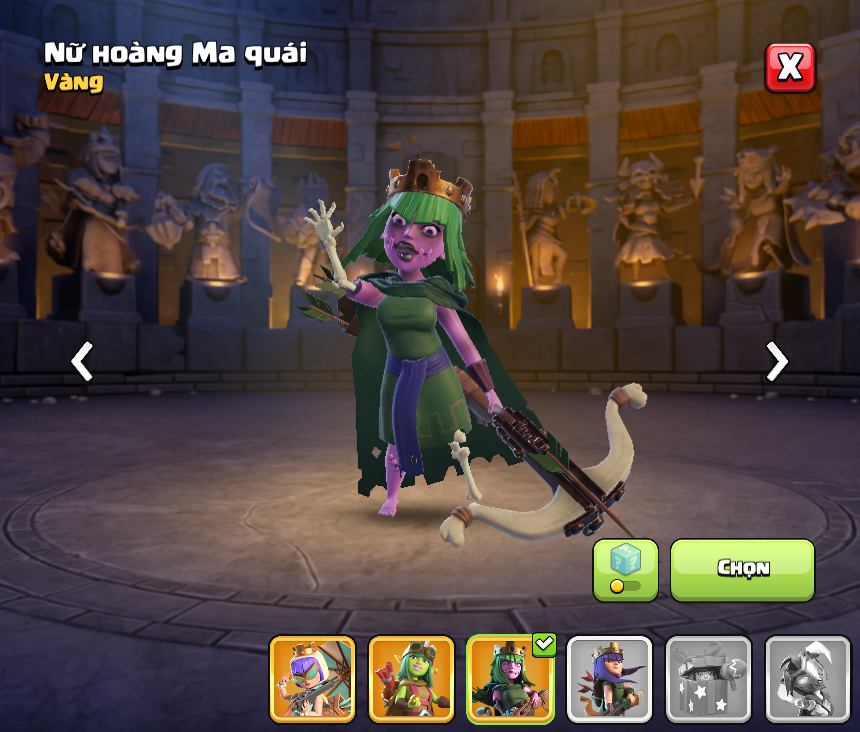860x732 pixels.
Task: Show the next hero with the right arrow
Action: click(776, 361)
